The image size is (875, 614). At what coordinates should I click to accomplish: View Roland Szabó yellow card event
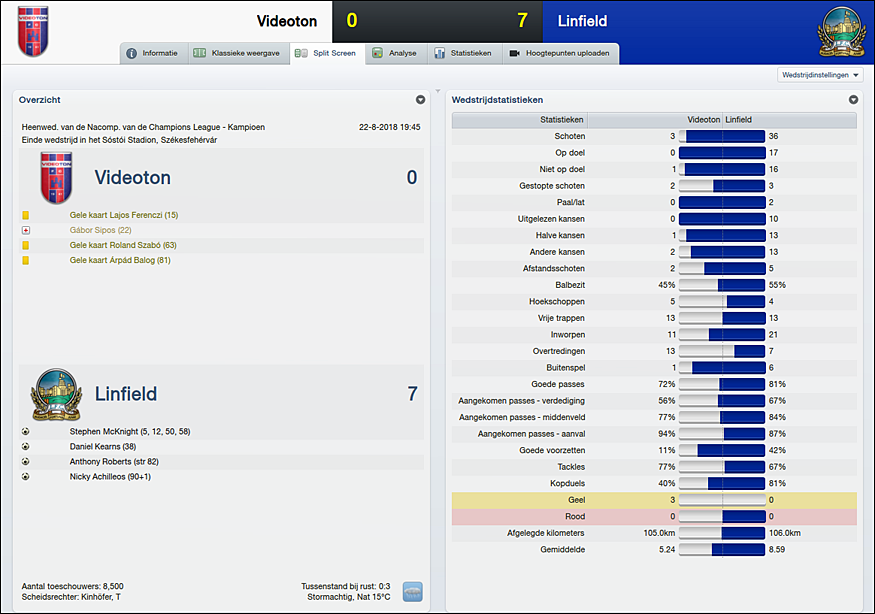(x=123, y=245)
